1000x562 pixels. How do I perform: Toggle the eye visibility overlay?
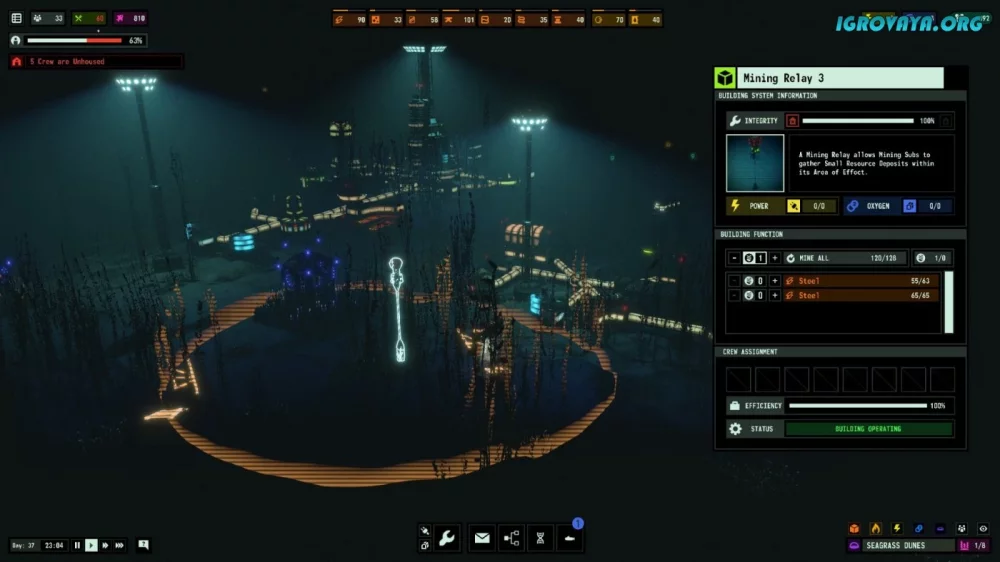coord(983,528)
